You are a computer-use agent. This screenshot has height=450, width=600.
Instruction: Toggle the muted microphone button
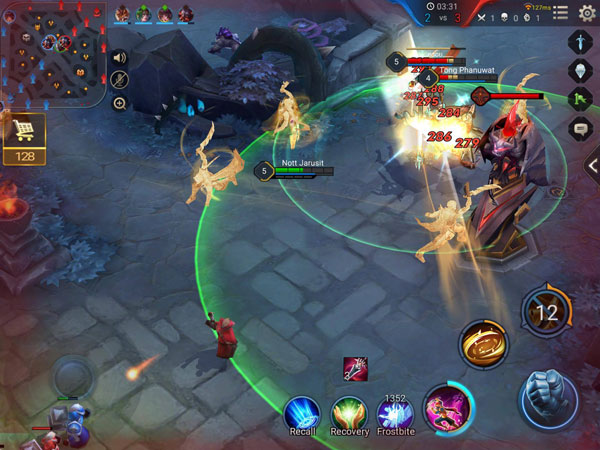[x=120, y=80]
